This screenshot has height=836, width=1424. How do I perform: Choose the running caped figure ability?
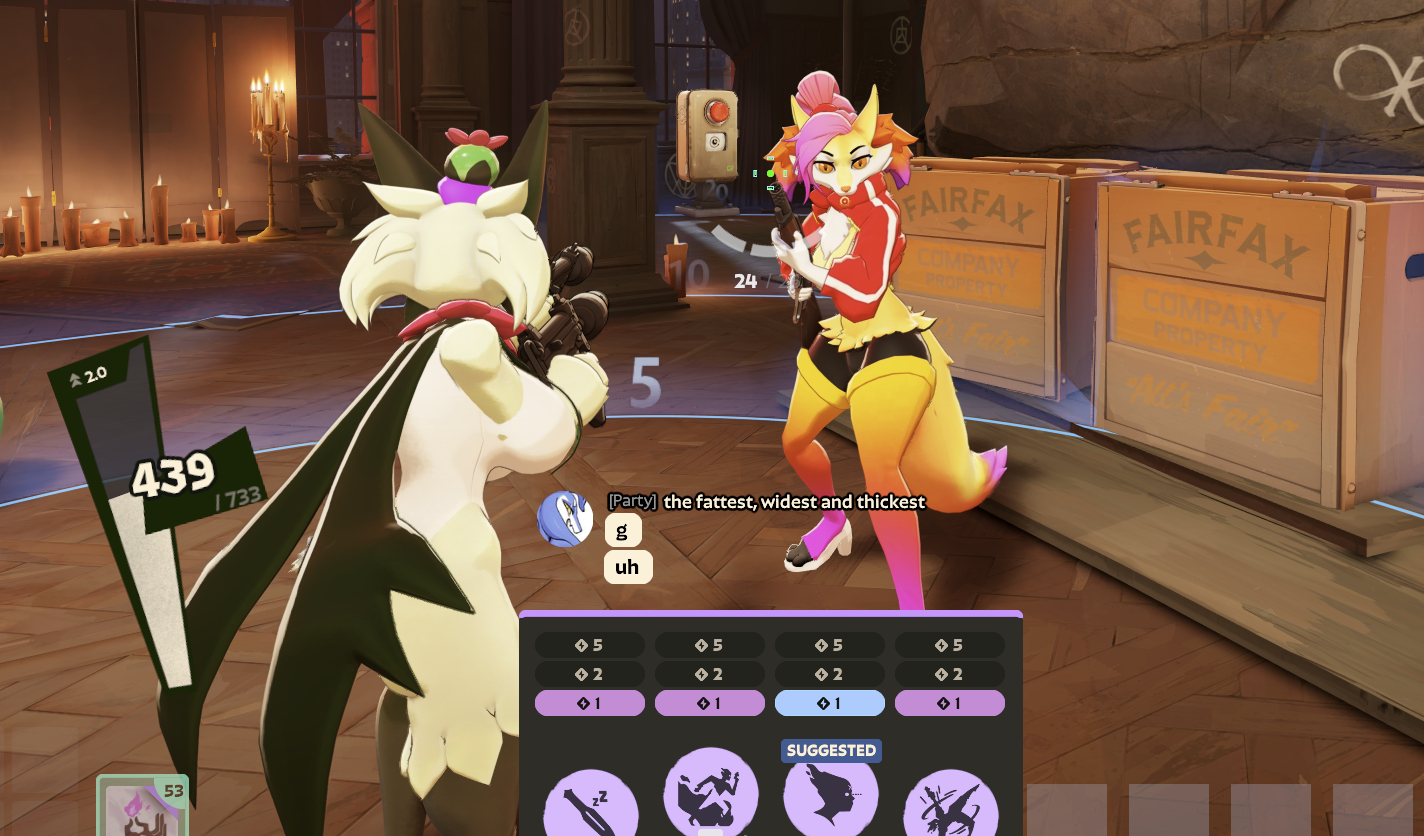click(710, 794)
